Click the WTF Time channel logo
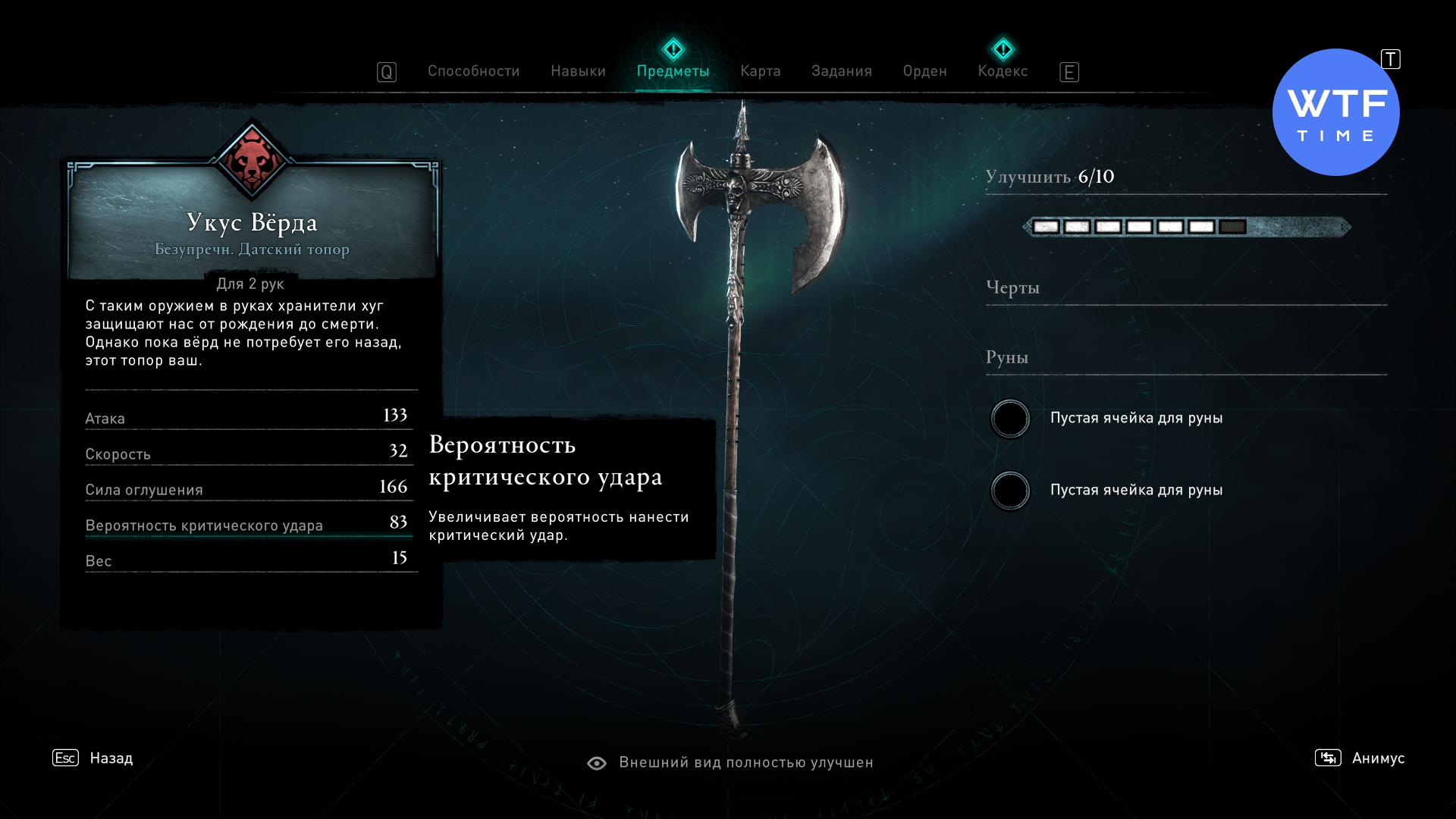This screenshot has width=1456, height=819. click(x=1335, y=113)
